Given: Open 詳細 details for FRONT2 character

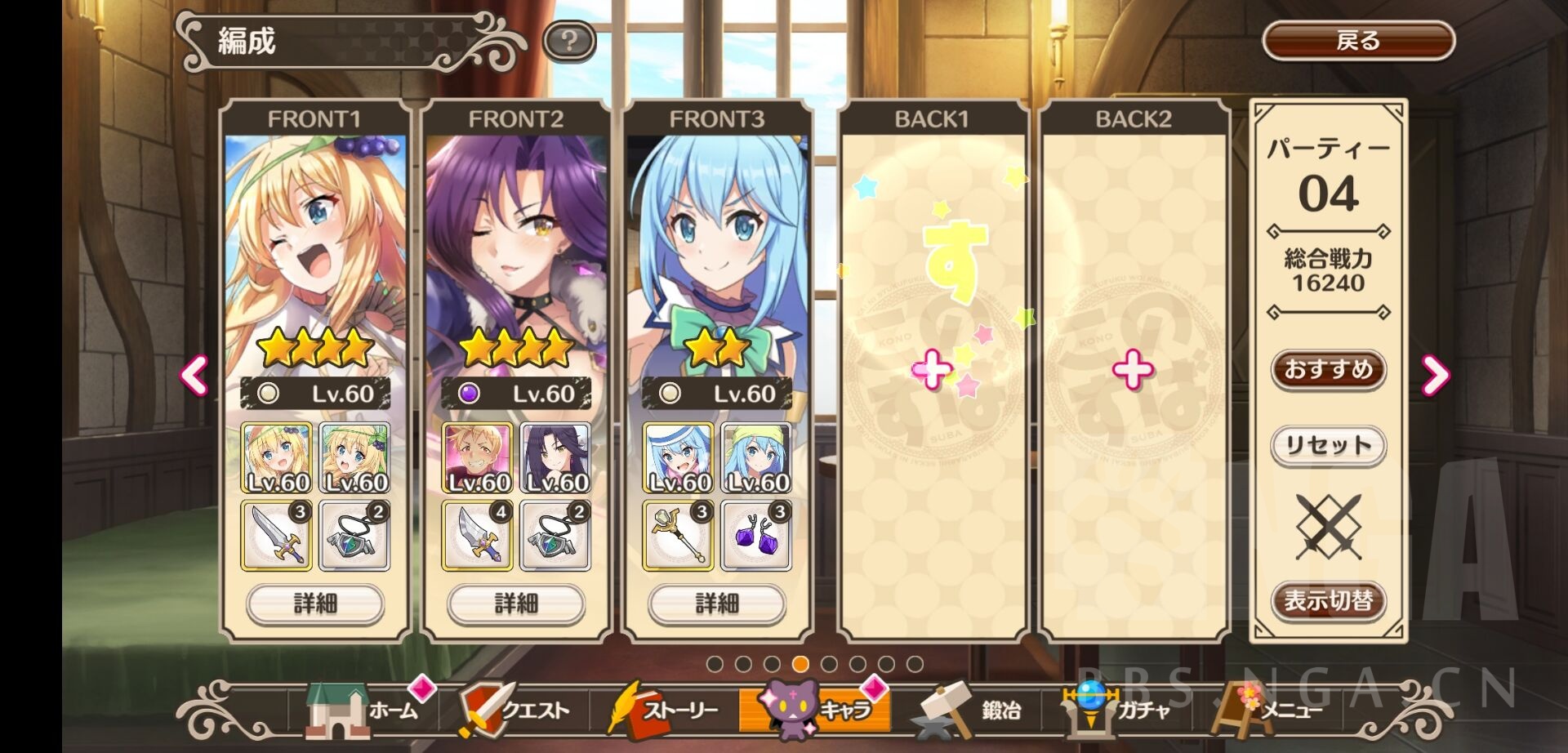Looking at the screenshot, I should (516, 604).
